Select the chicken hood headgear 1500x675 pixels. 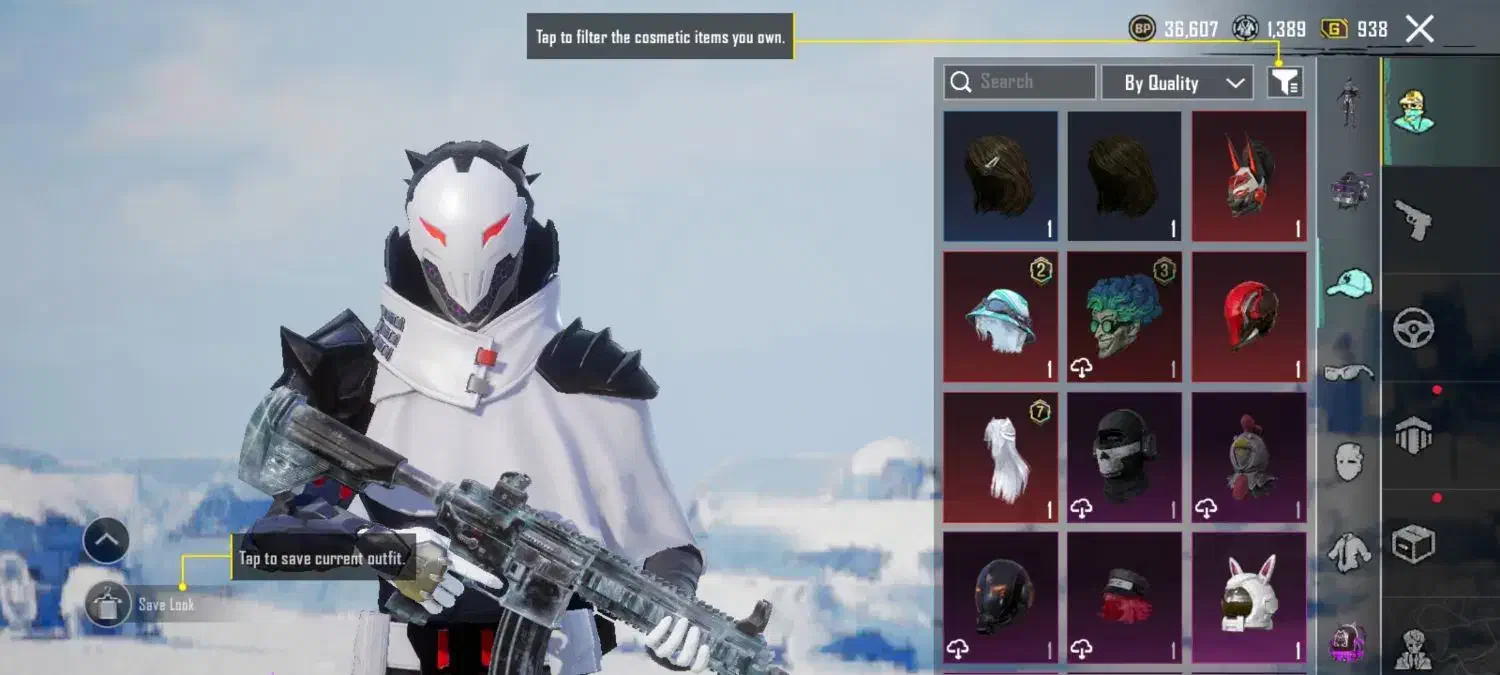click(x=1249, y=457)
